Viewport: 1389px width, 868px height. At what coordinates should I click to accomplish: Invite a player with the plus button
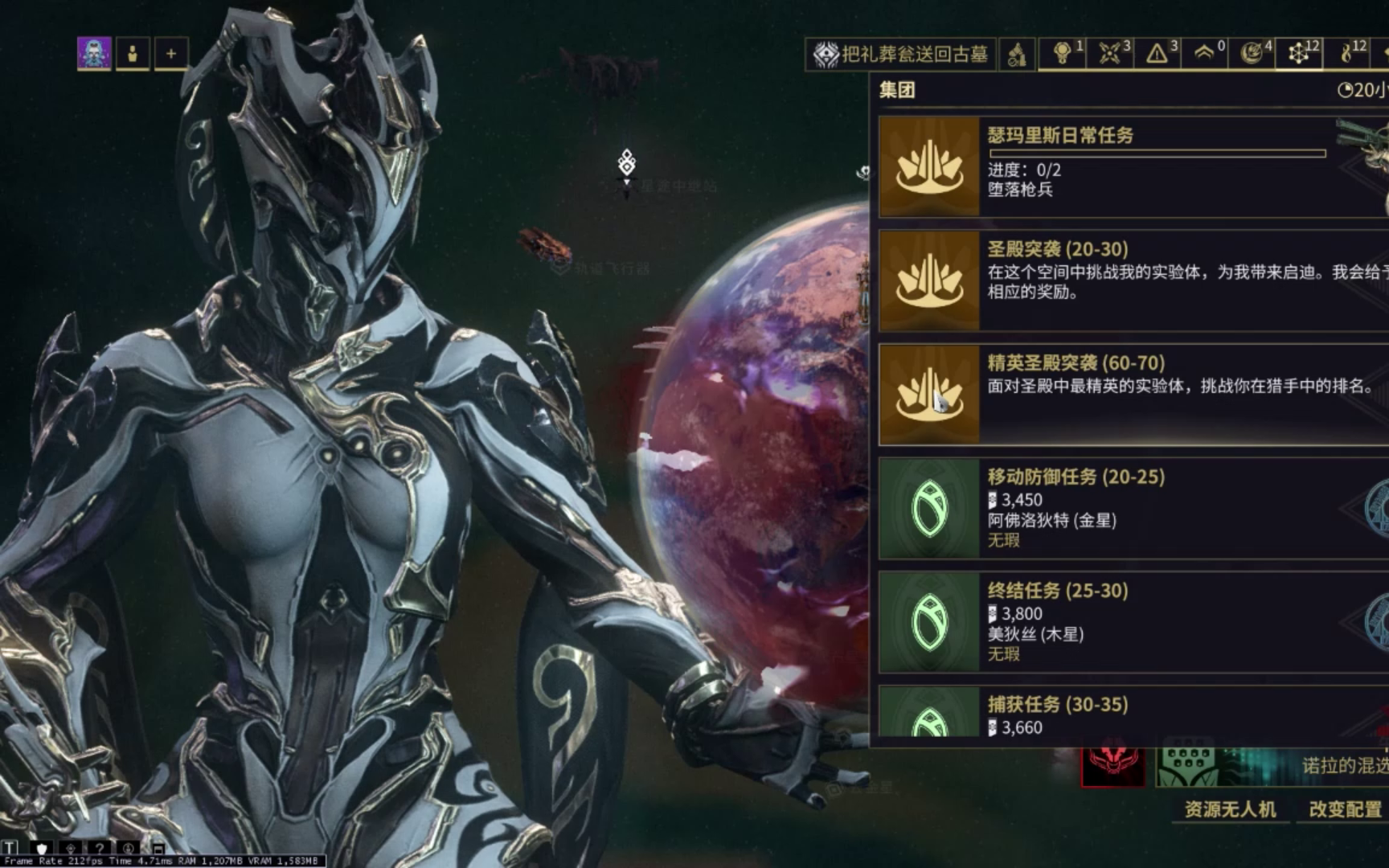click(171, 54)
